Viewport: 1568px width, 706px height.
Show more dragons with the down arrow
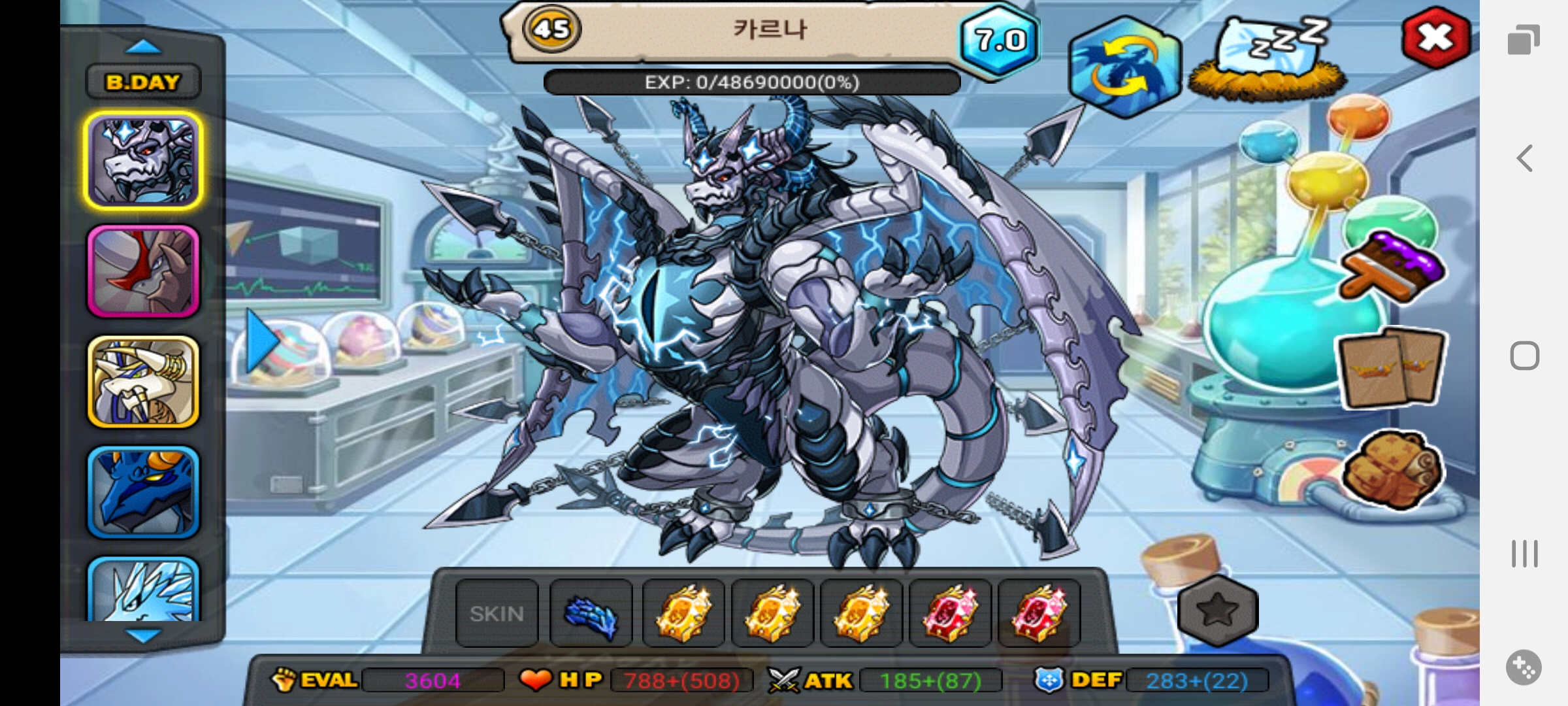[x=143, y=635]
